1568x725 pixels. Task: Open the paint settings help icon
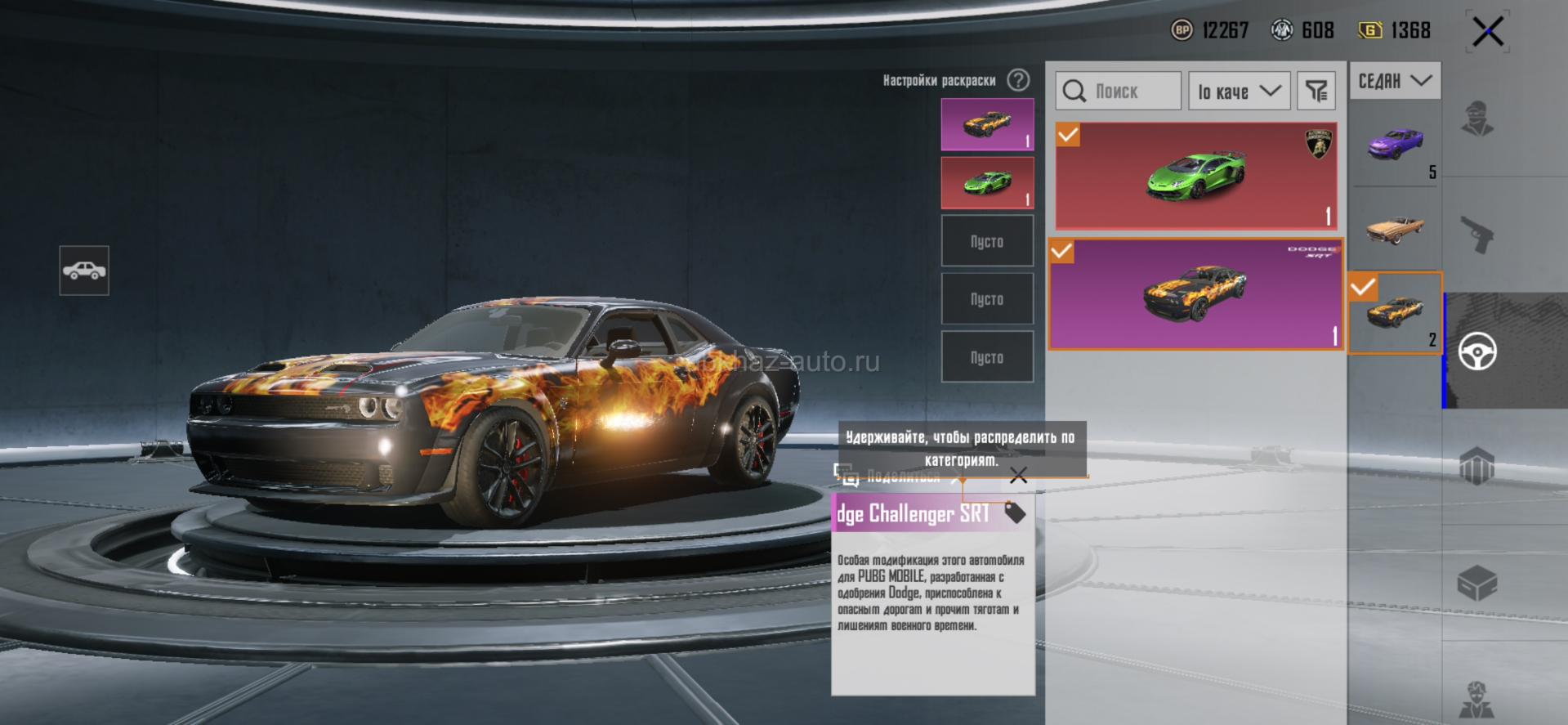click(x=1018, y=80)
